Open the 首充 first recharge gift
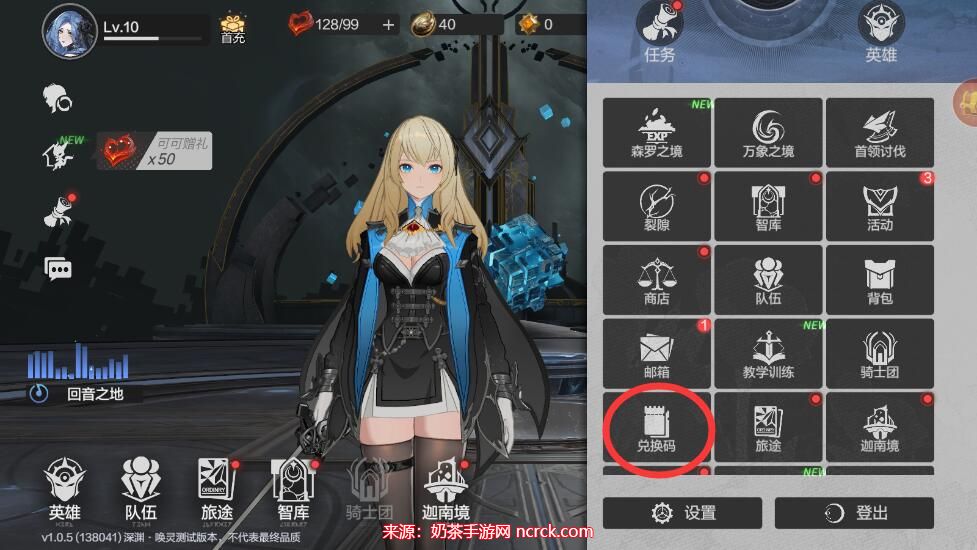This screenshot has width=977, height=550. (x=233, y=28)
